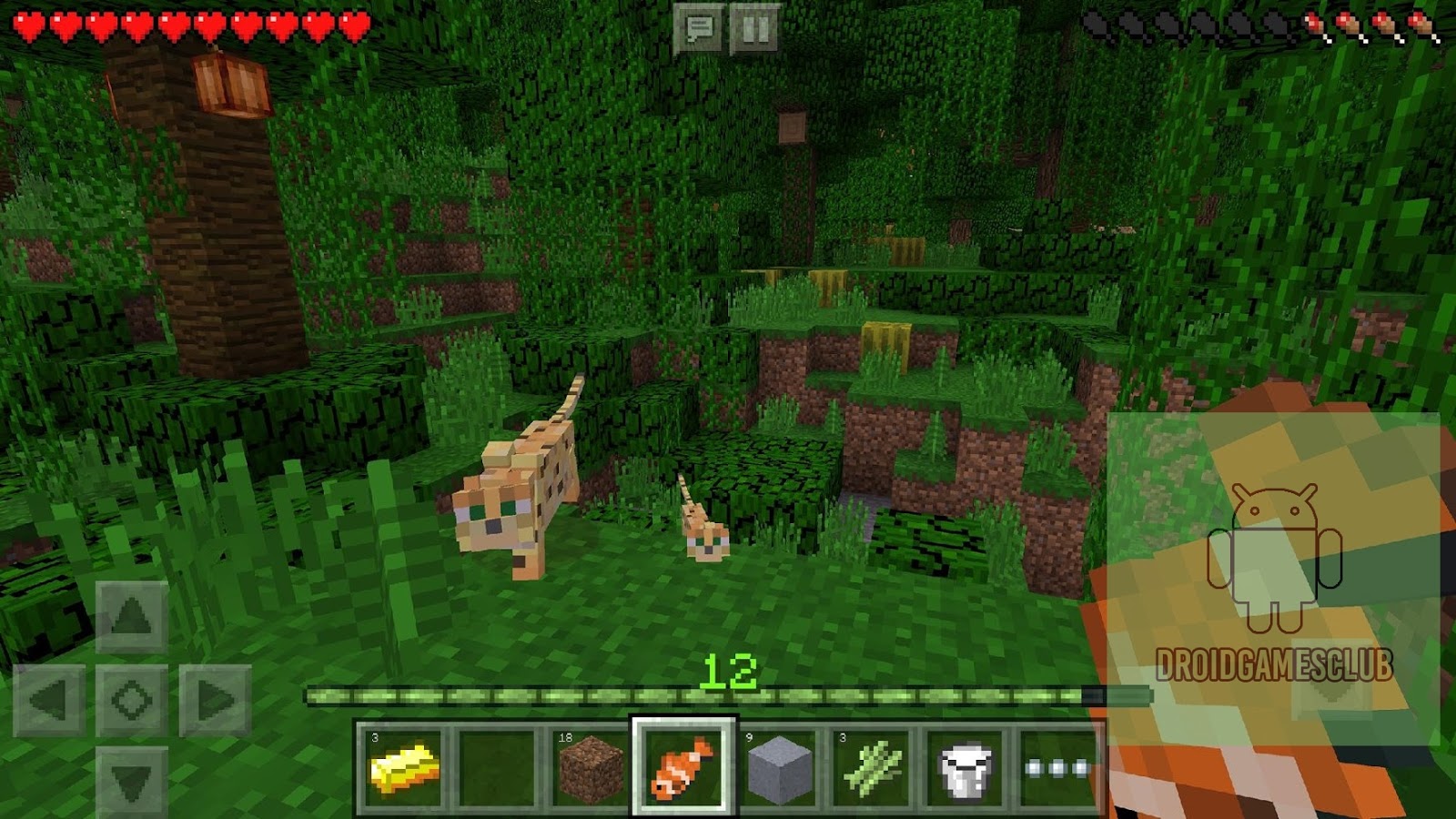1456x819 pixels.
Task: Click the rightmost drumstick hunger icon
Action: point(1421,25)
